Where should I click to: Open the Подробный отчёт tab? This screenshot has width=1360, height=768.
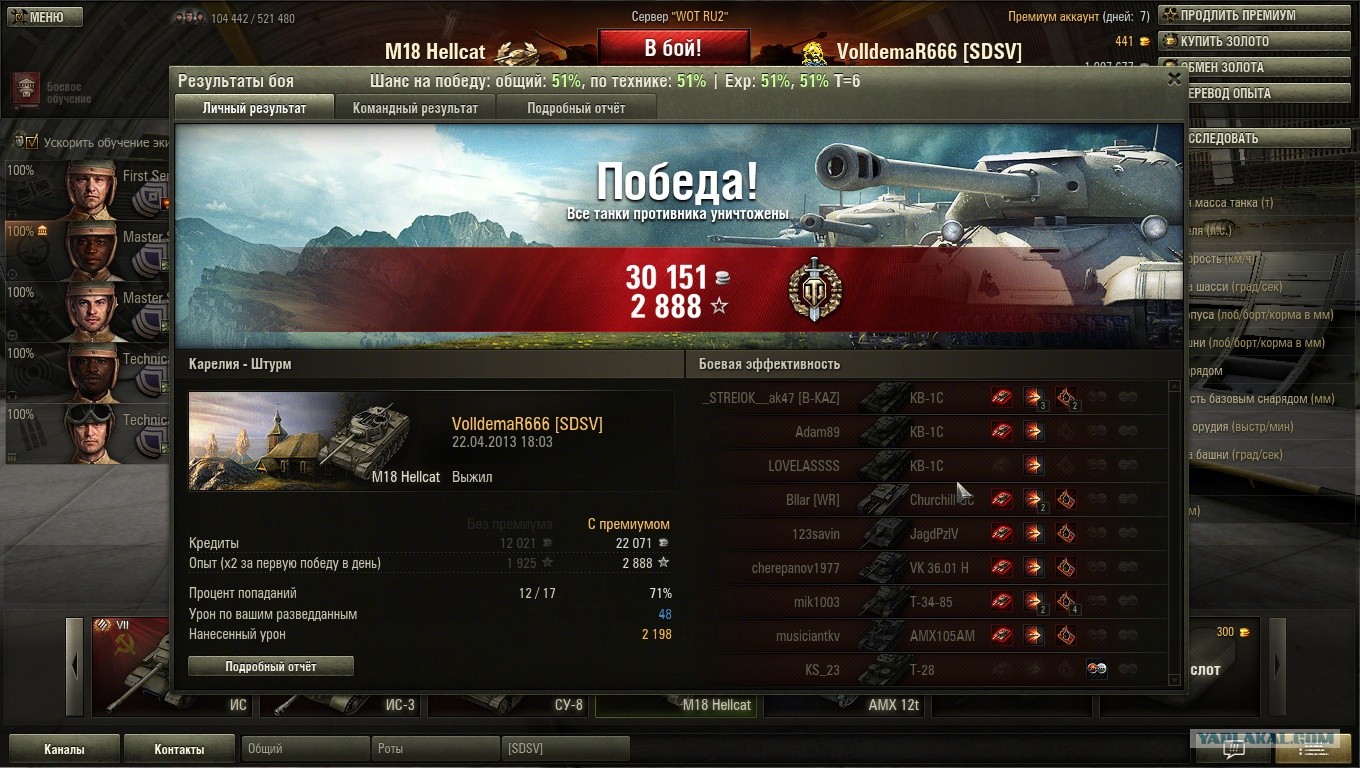pyautogui.click(x=576, y=108)
